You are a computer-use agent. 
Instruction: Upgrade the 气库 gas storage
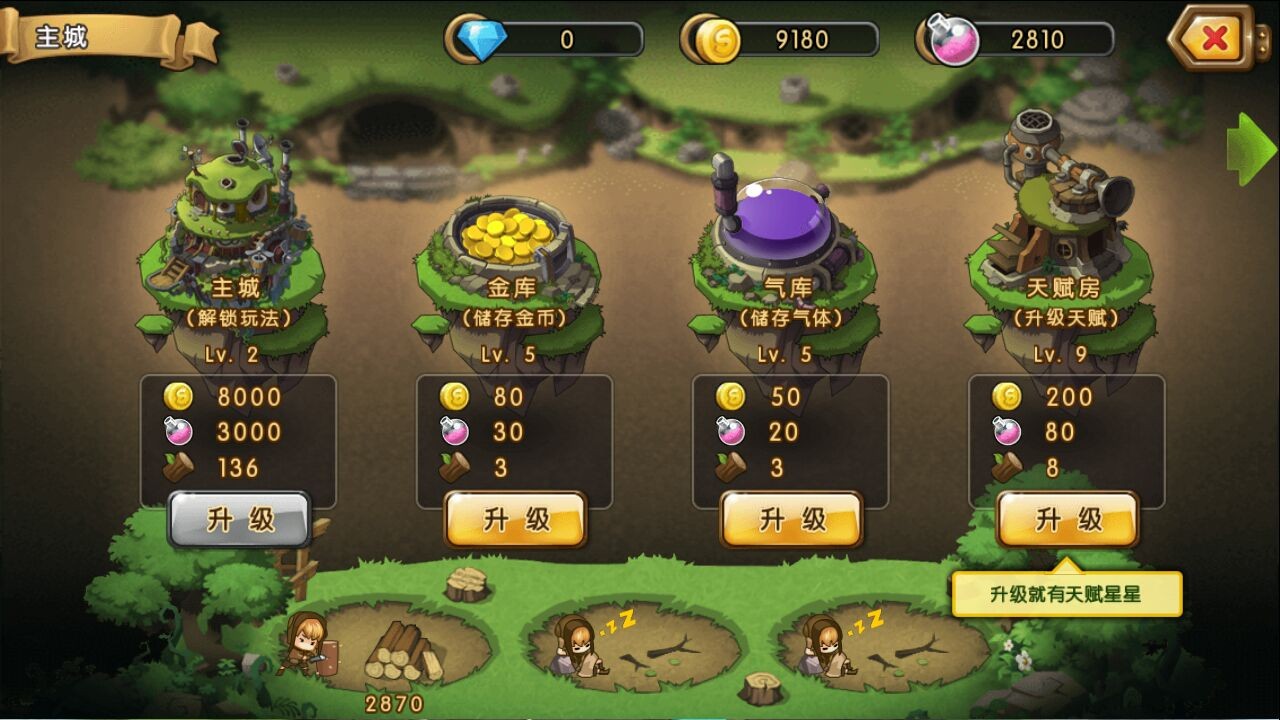pyautogui.click(x=792, y=520)
